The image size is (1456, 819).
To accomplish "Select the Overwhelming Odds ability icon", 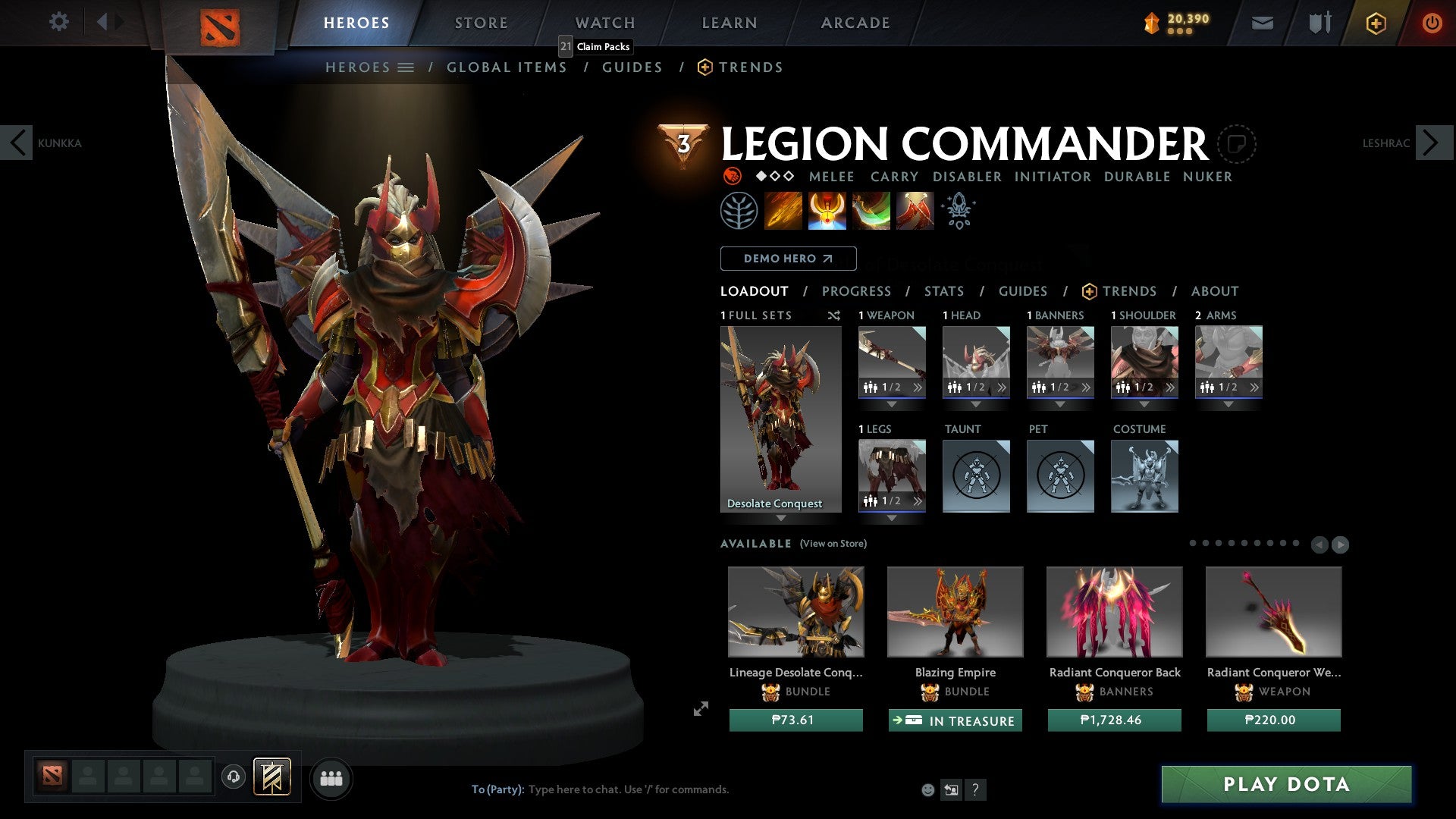I will (784, 210).
